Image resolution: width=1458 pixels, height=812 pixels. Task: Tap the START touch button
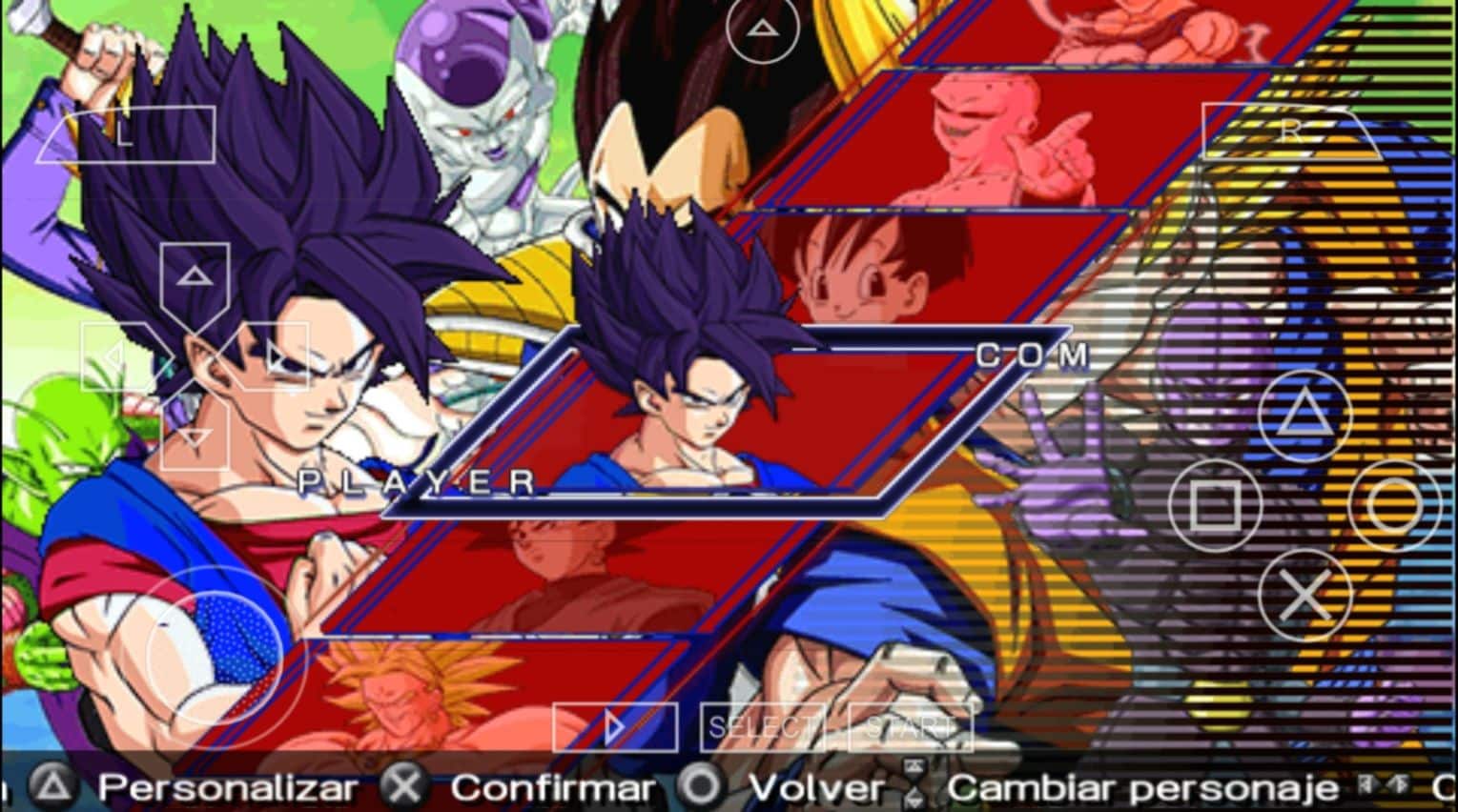(x=909, y=728)
